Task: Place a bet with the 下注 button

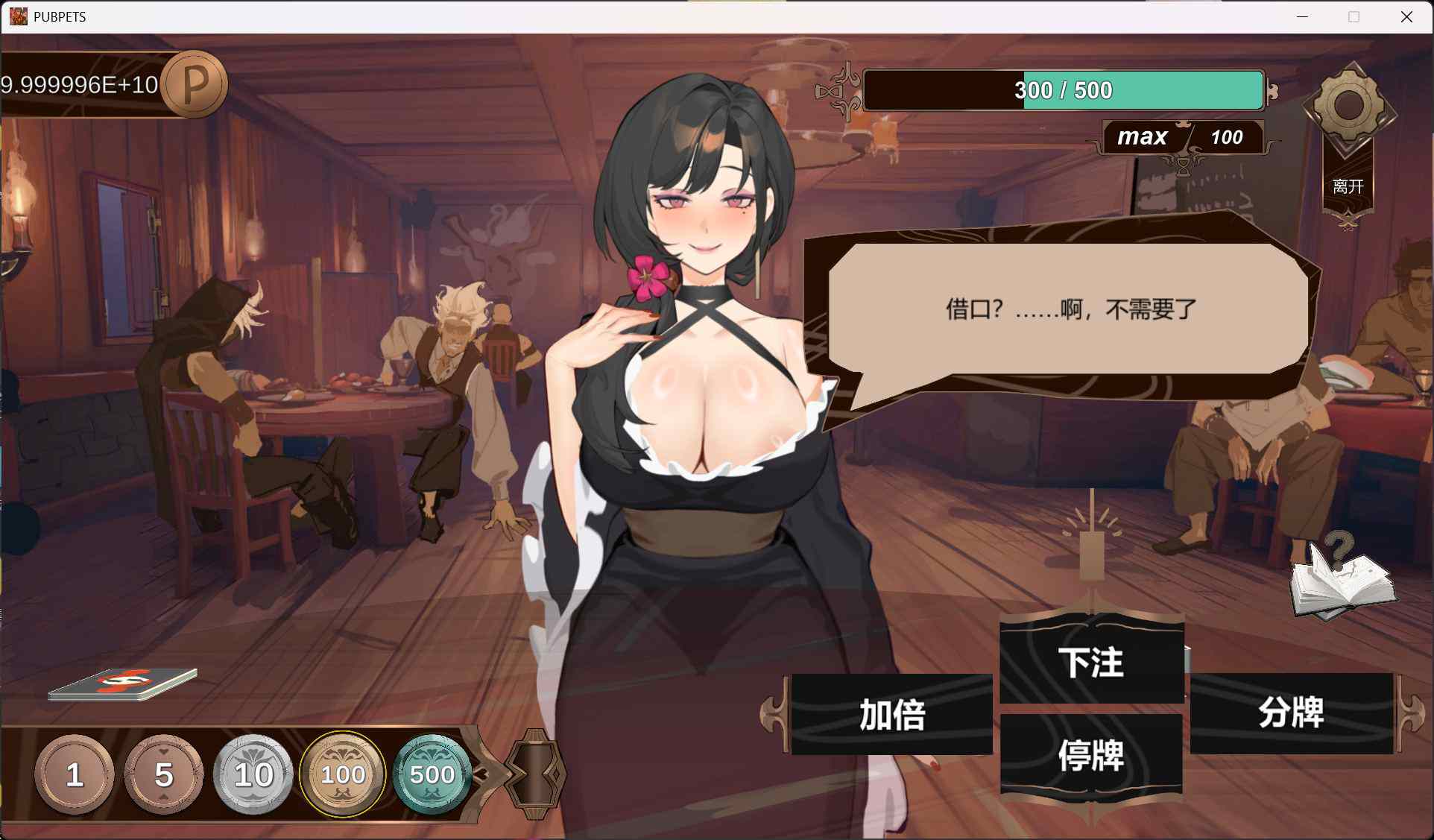Action: coord(1091,662)
